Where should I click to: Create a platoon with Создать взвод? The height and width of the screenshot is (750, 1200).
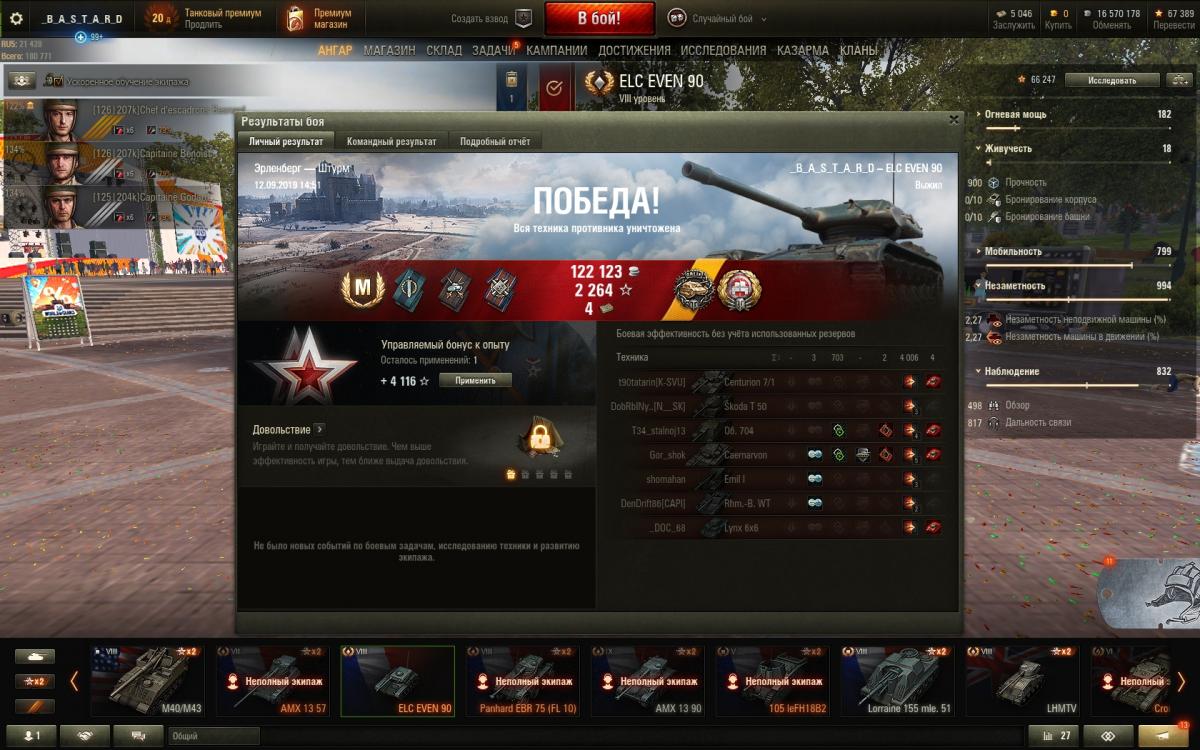click(492, 18)
